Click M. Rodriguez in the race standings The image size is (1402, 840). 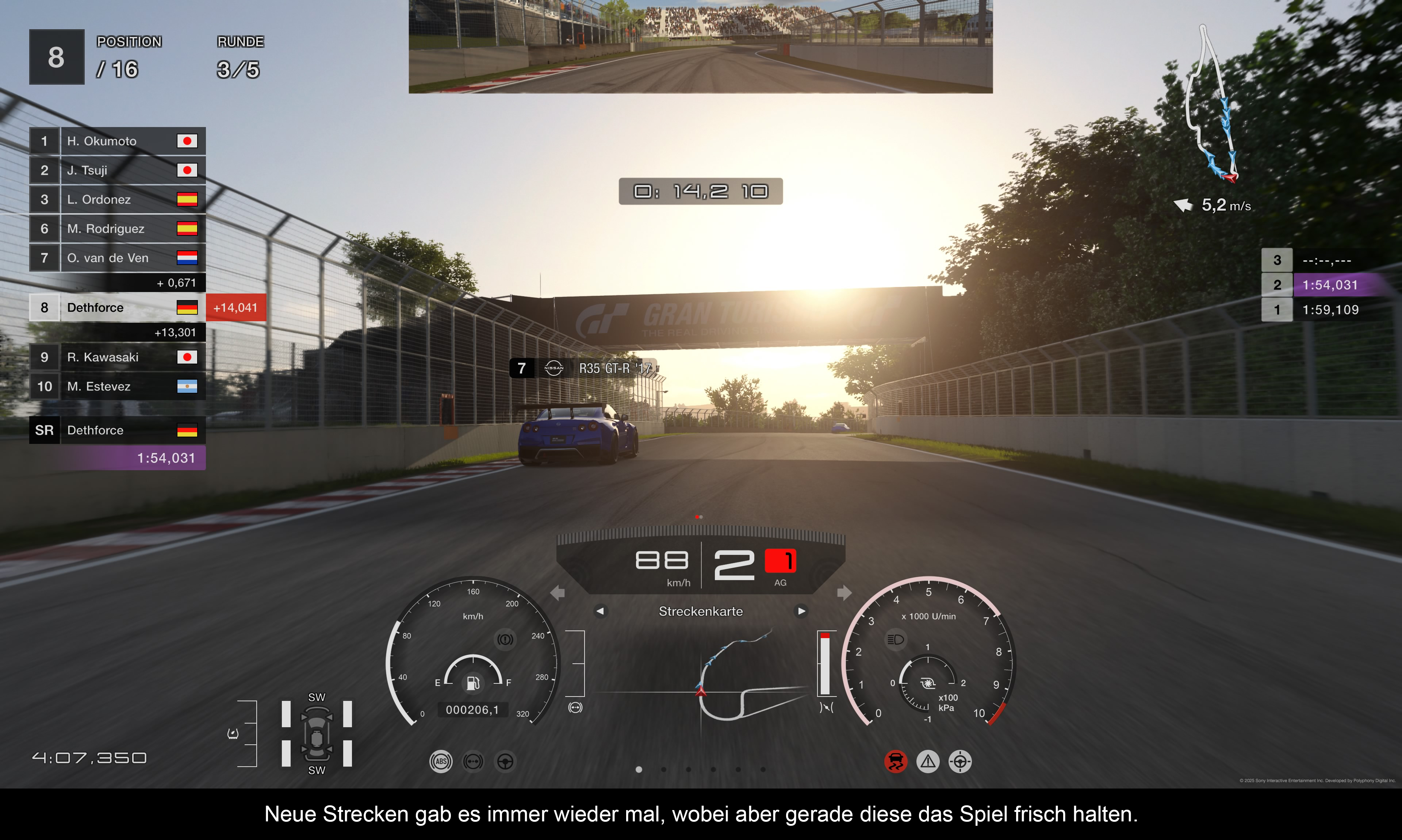tap(117, 229)
